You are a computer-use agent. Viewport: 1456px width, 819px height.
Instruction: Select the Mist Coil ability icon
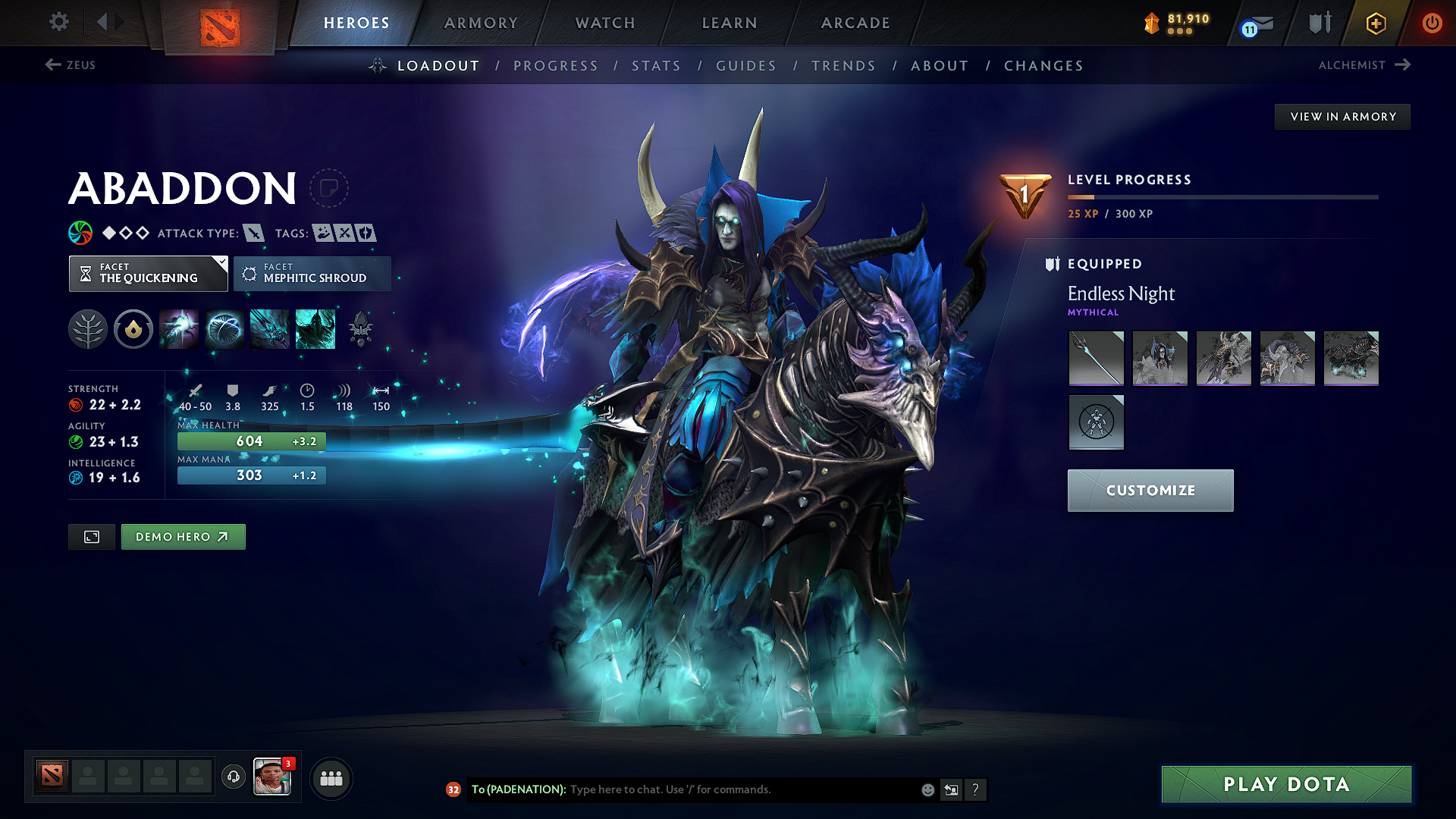pyautogui.click(x=179, y=328)
